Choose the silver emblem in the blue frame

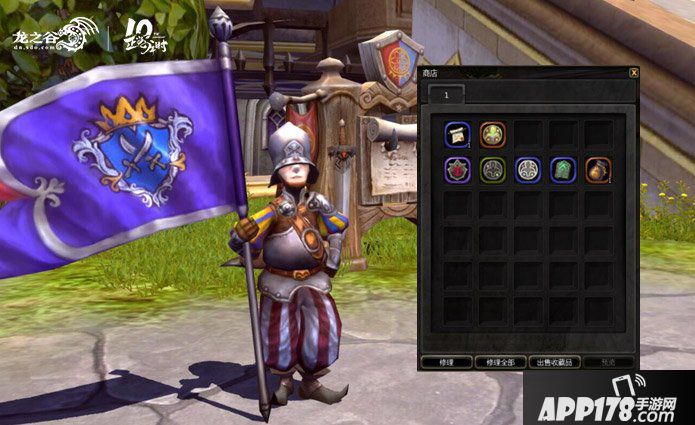528,169
